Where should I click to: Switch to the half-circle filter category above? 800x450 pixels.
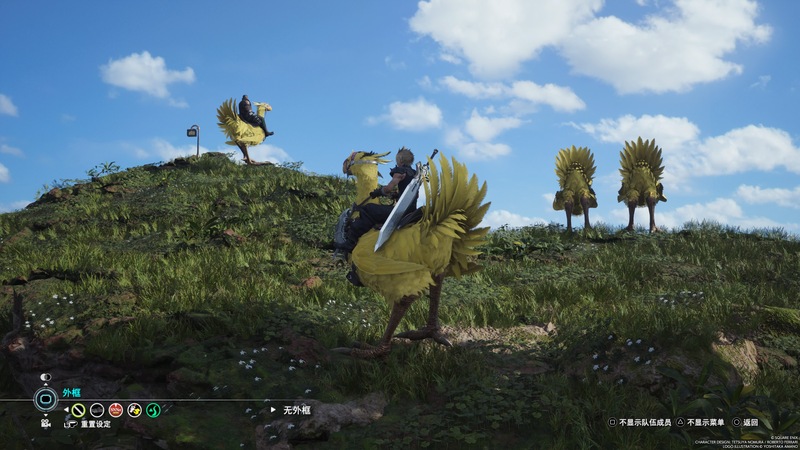coord(45,377)
